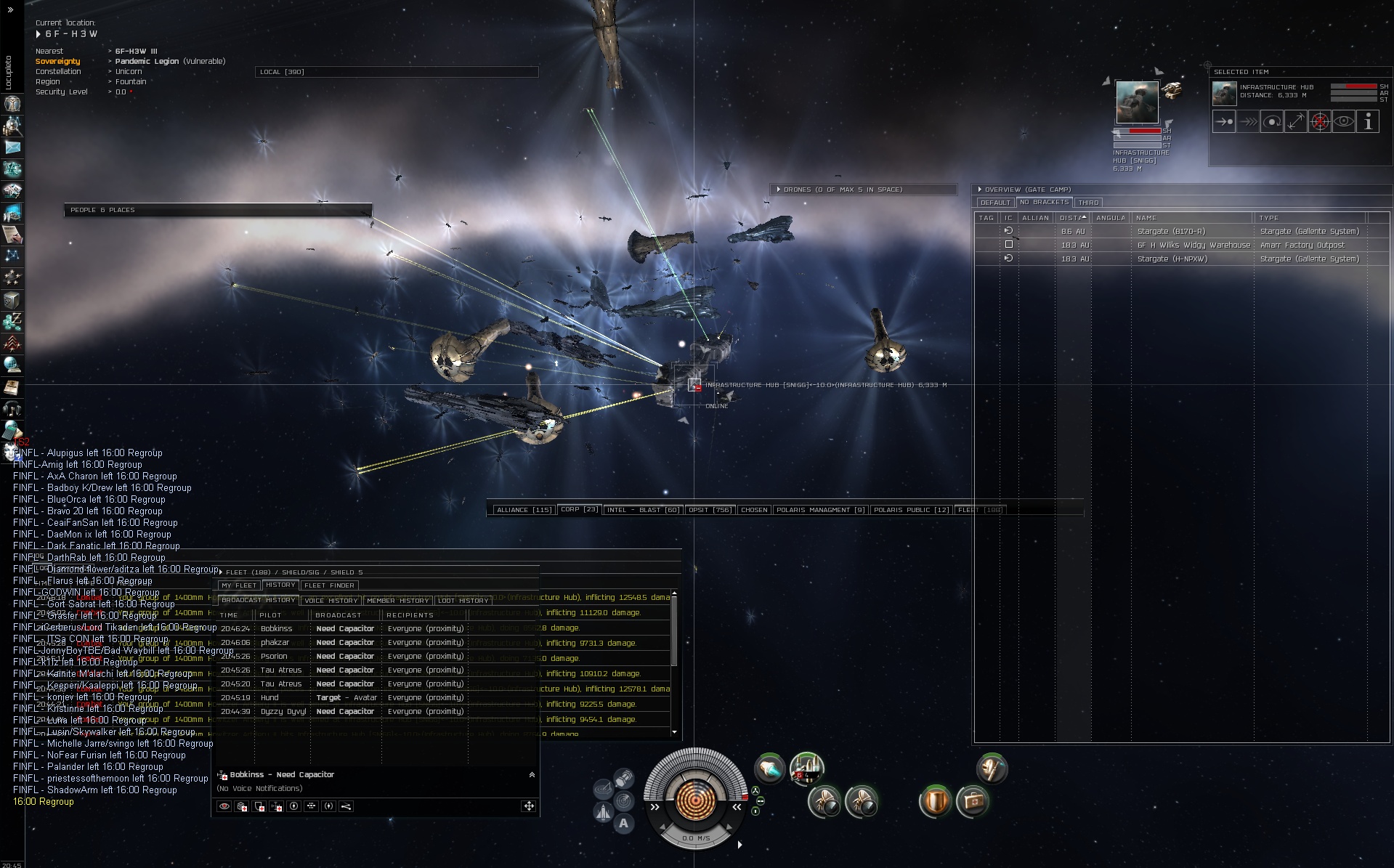
Task: Expand the Drones window
Action: click(x=779, y=190)
